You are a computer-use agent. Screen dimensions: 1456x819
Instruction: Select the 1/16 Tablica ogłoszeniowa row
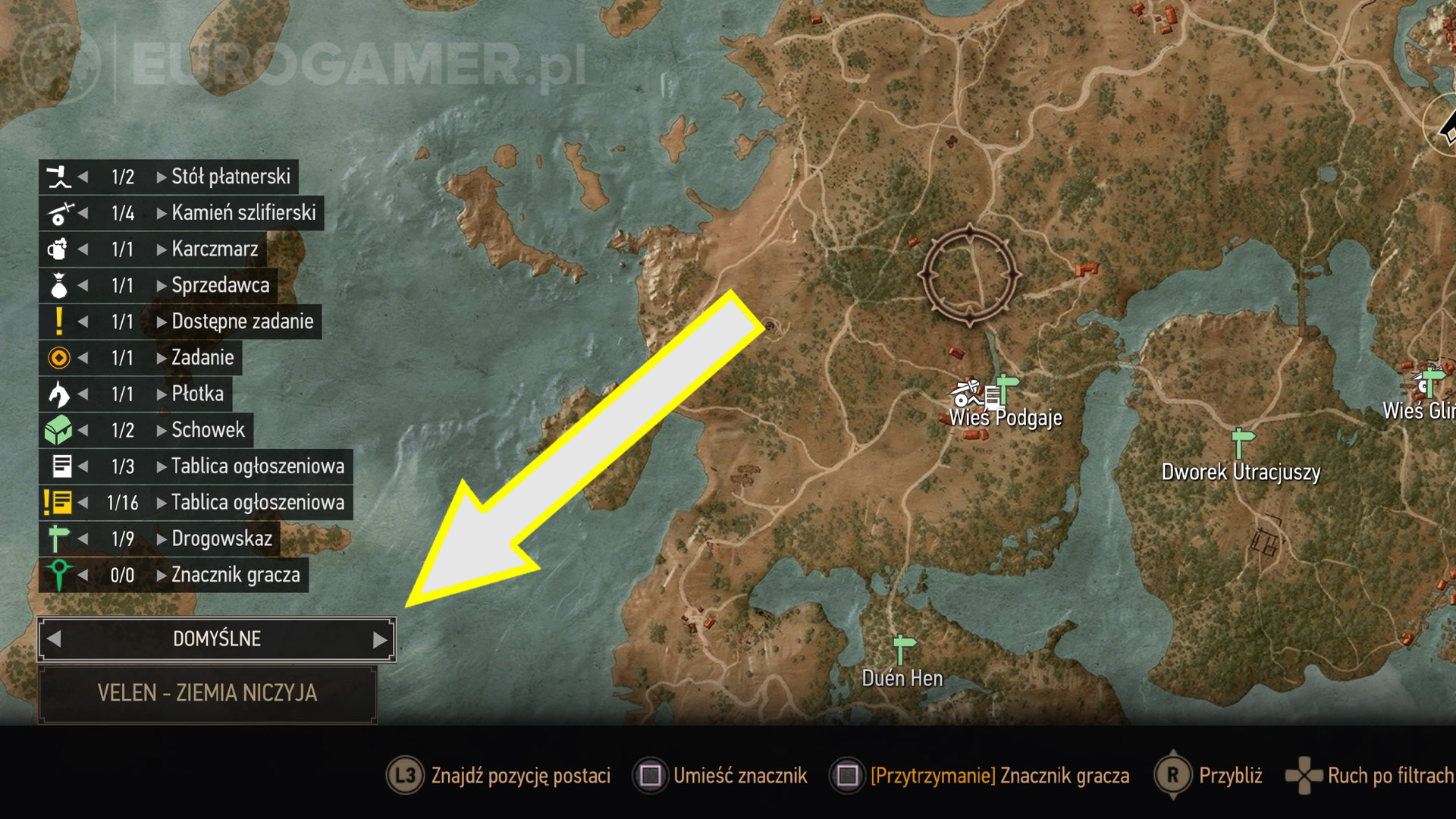pos(256,503)
